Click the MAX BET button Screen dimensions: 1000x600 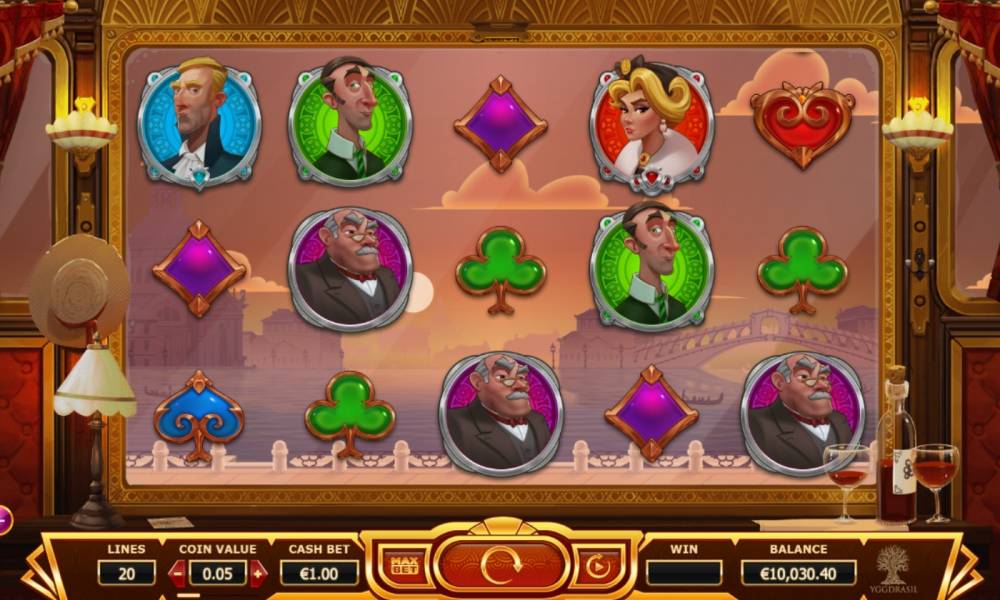pos(405,568)
